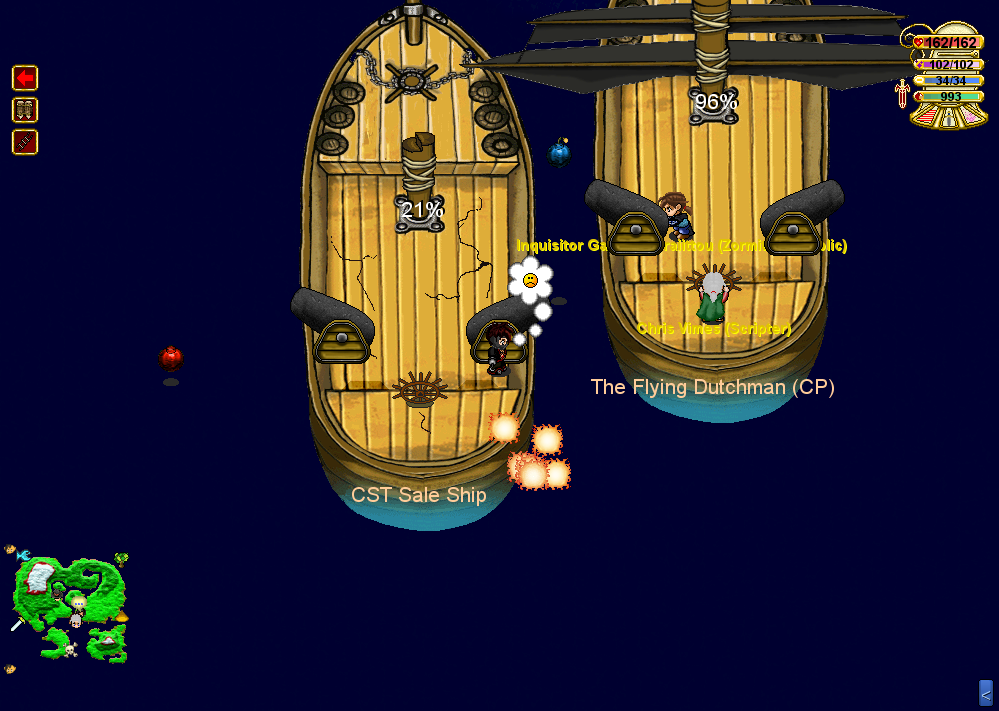Click the red sword icon beside status bars
This screenshot has height=711, width=999.
[x=903, y=93]
